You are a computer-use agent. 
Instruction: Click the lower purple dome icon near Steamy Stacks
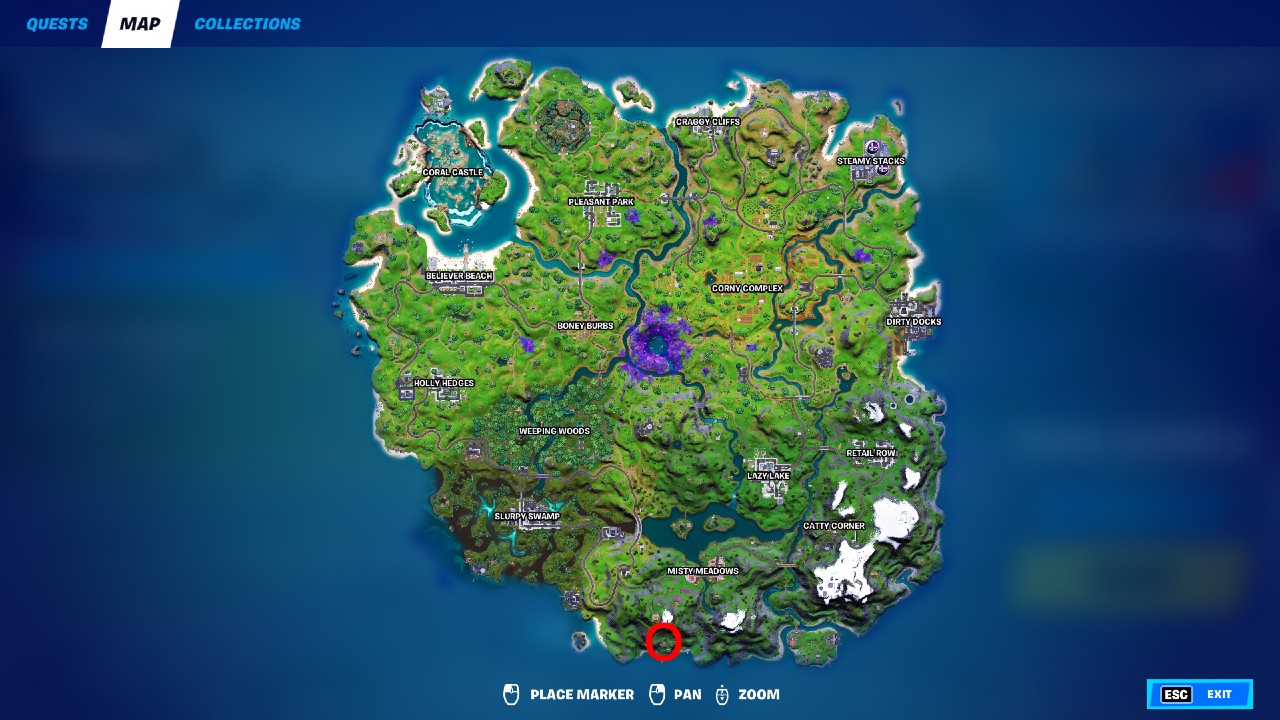point(883,169)
